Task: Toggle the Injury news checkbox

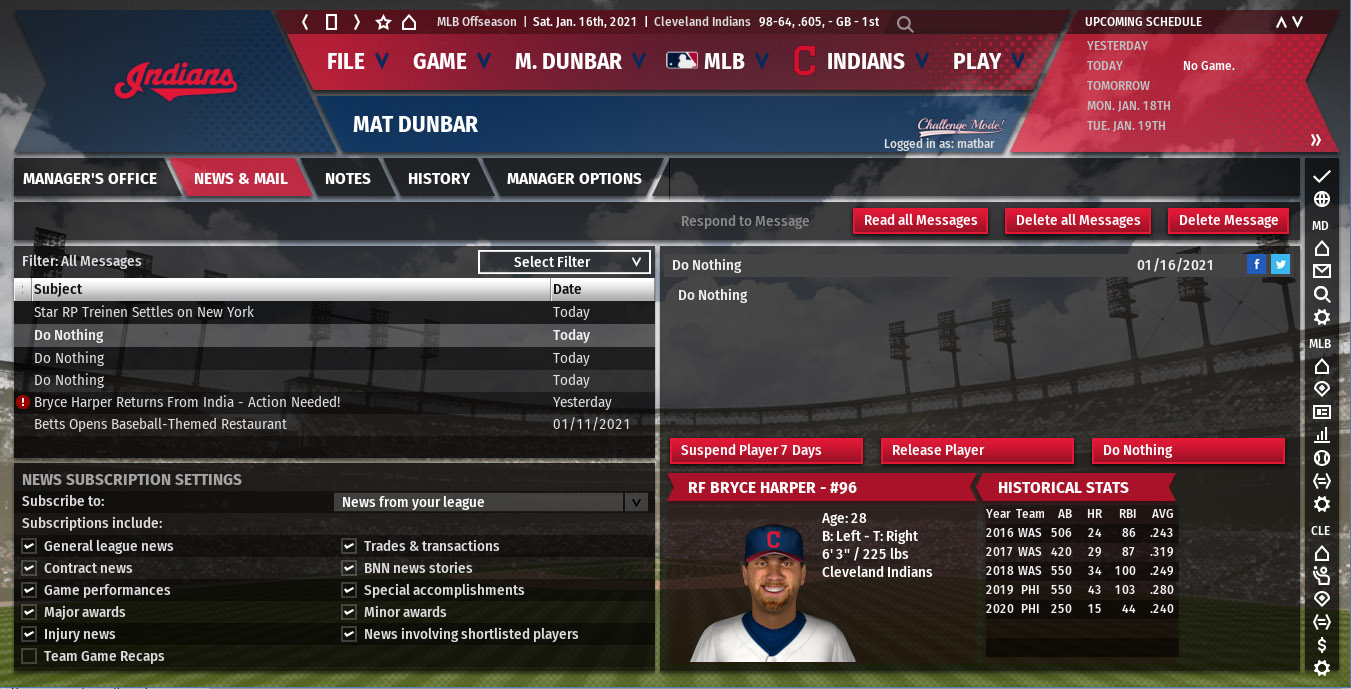Action: [29, 634]
